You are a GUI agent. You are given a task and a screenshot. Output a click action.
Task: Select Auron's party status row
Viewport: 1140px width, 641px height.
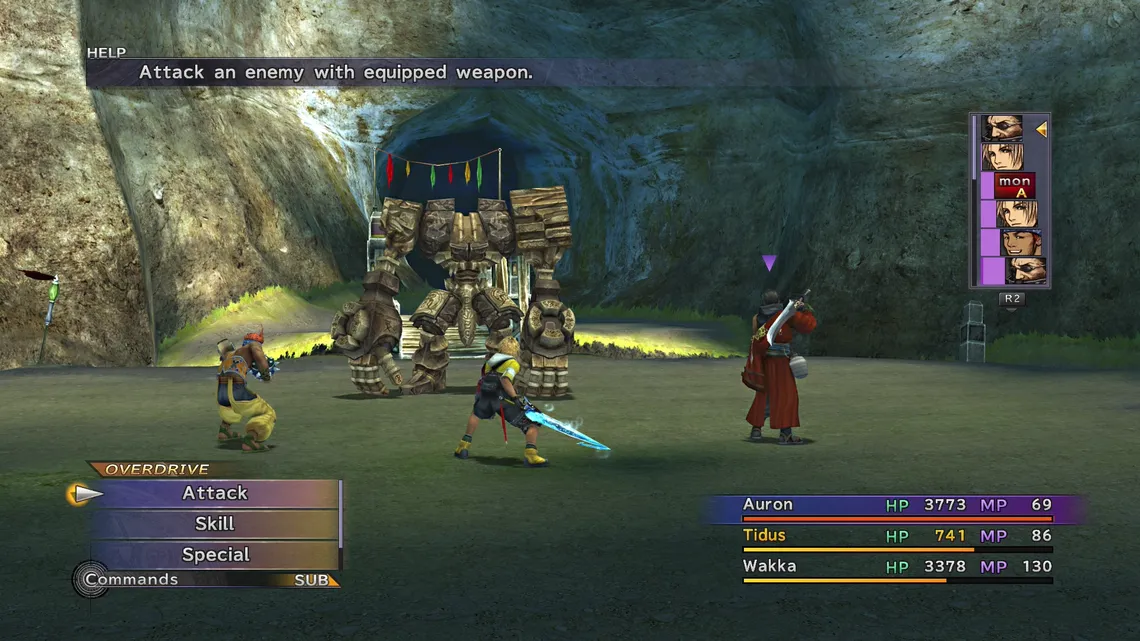click(895, 506)
